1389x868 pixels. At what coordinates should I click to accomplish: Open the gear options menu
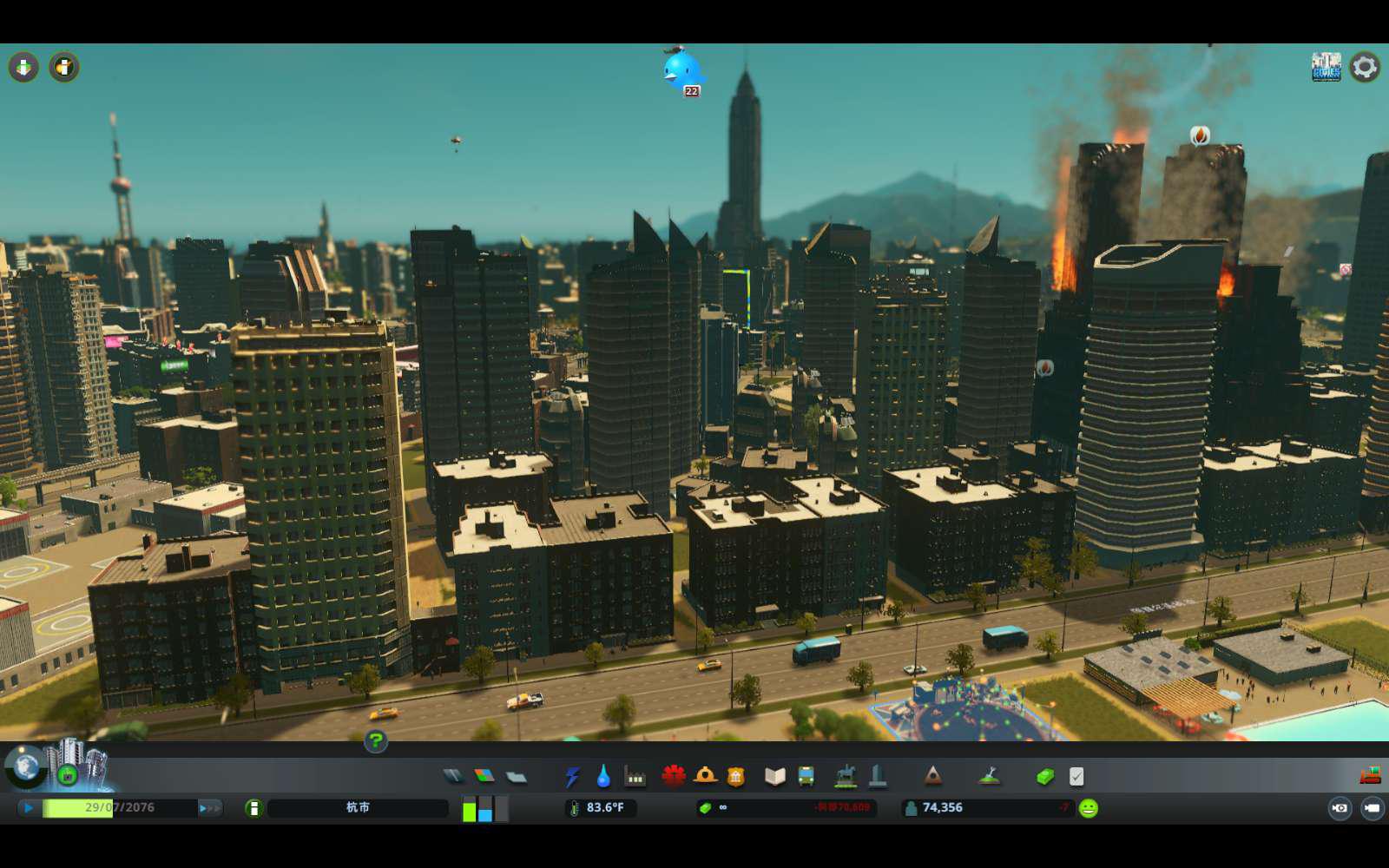[1365, 67]
